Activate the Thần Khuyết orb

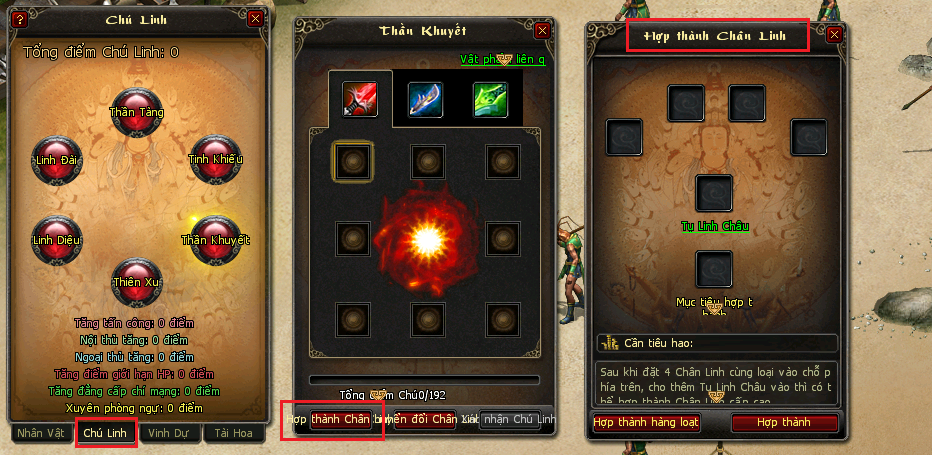(x=215, y=236)
